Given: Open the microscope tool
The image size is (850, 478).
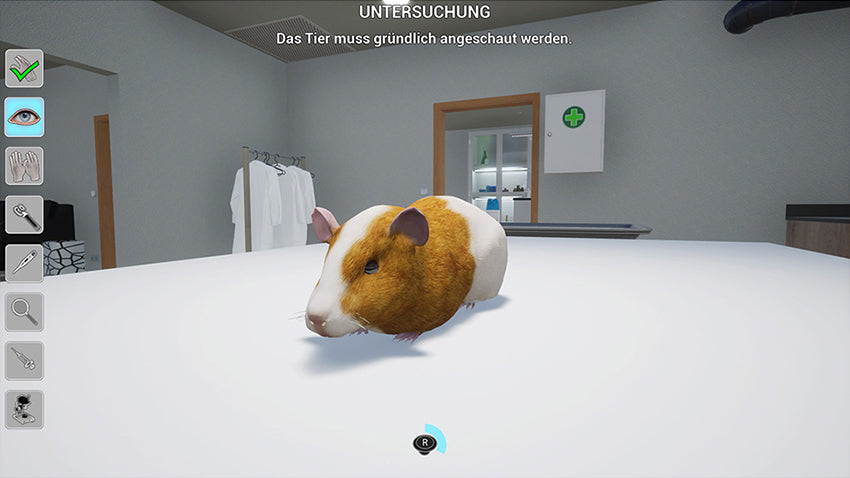Looking at the screenshot, I should pos(24,409).
